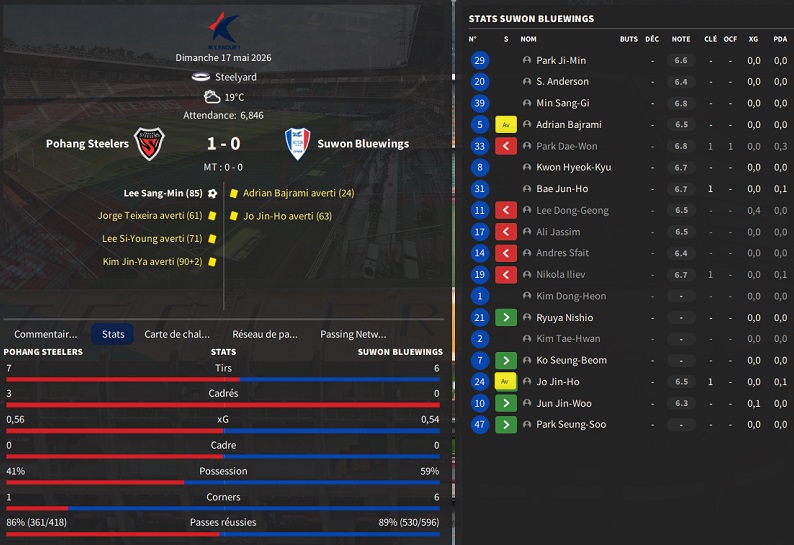Open Park Ji-Min's player row
Screen dimensions: 794x545
click(561, 61)
